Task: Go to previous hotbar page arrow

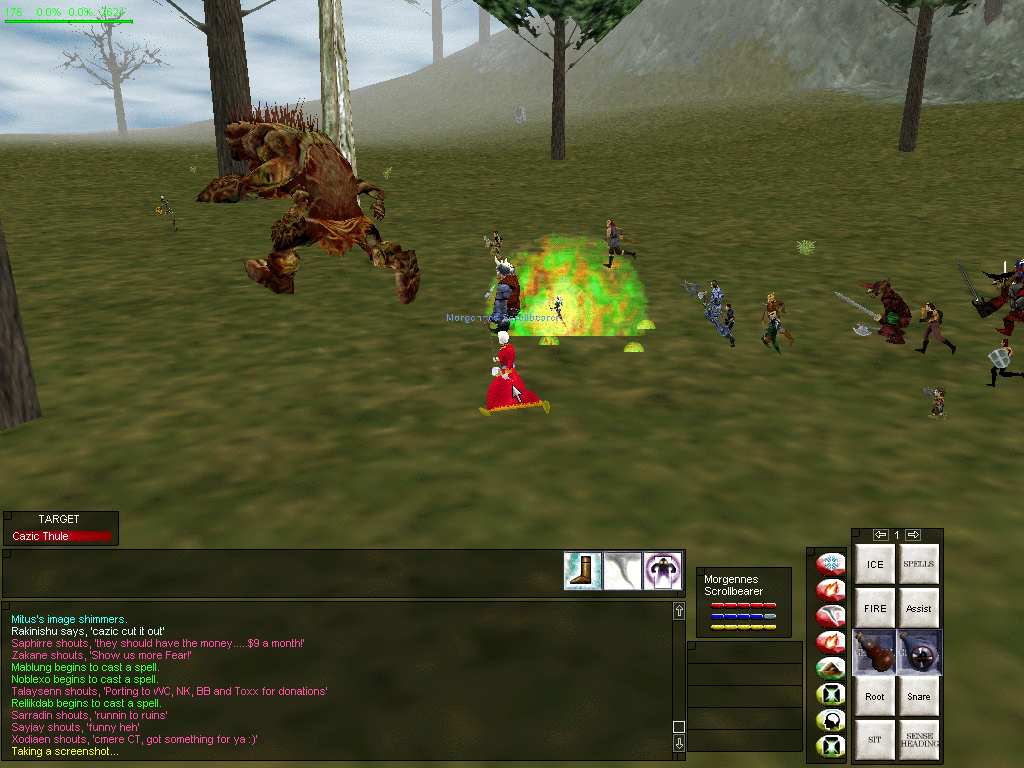Action: click(880, 535)
